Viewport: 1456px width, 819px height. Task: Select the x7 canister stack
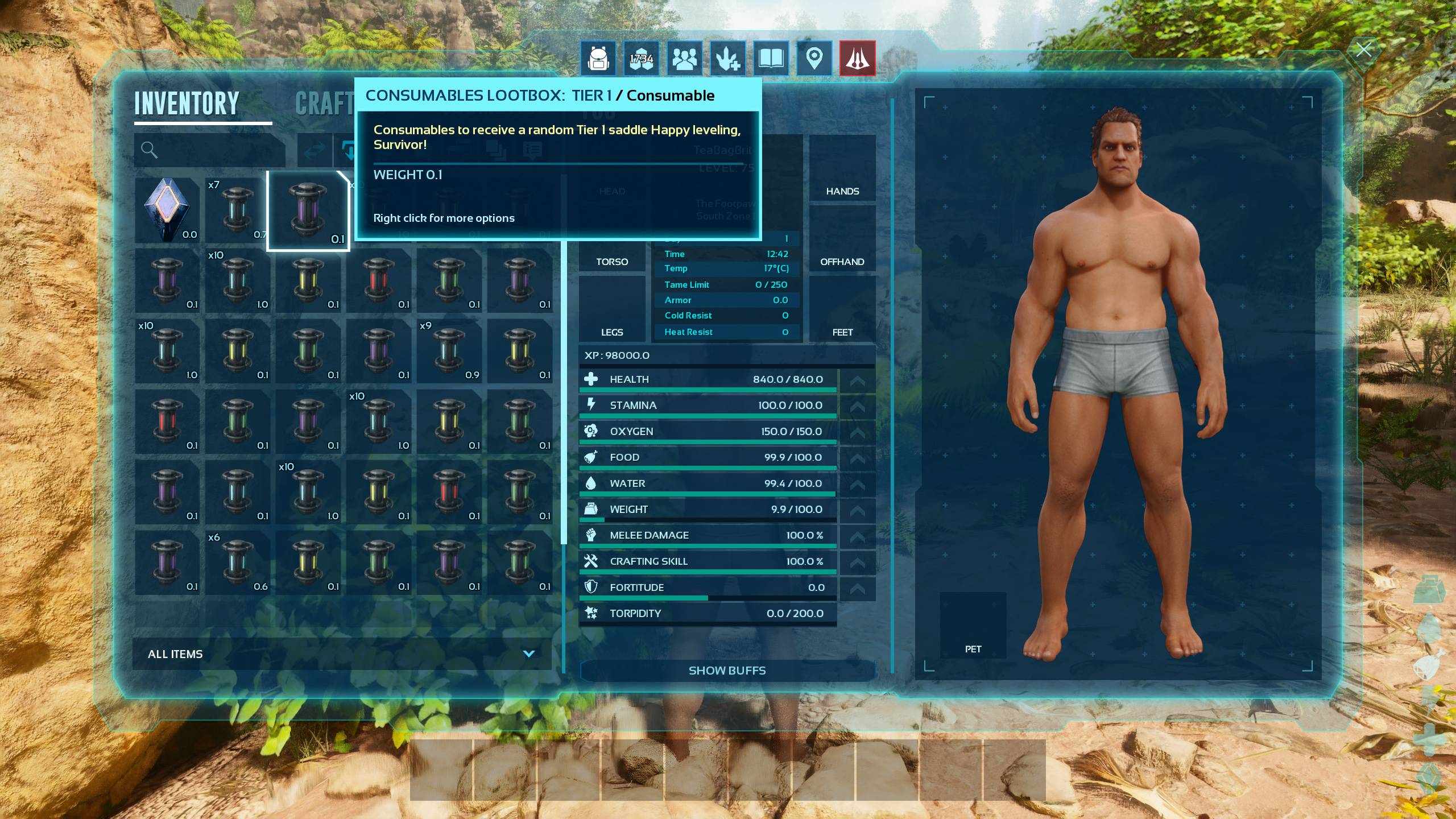click(237, 210)
